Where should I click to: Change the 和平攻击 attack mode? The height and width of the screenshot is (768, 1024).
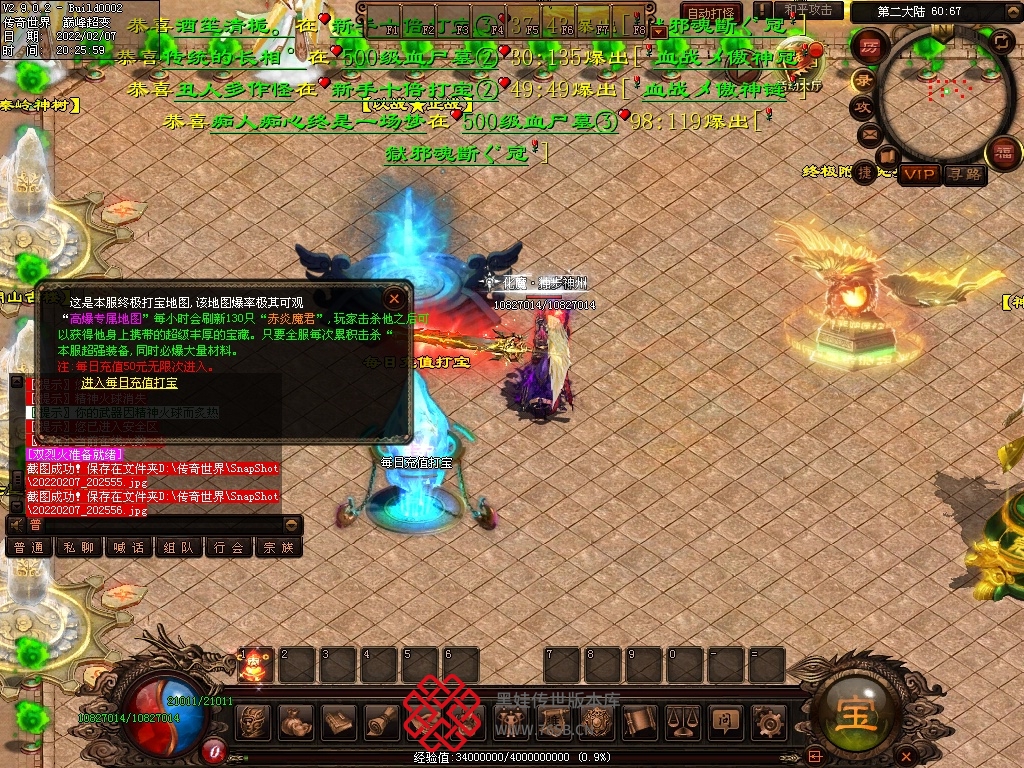[808, 10]
